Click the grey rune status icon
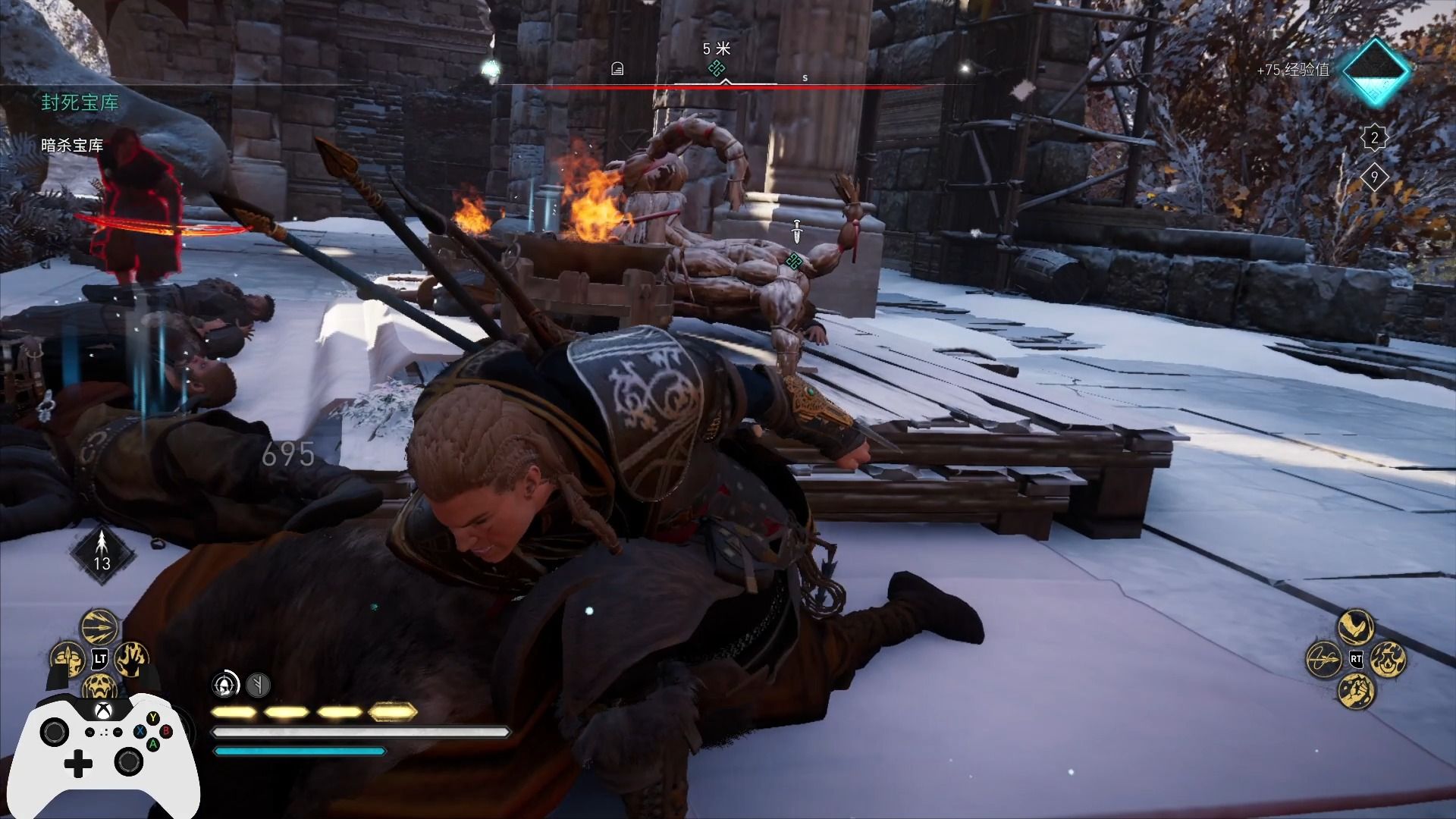Screen dimensions: 1456x819 (258, 686)
